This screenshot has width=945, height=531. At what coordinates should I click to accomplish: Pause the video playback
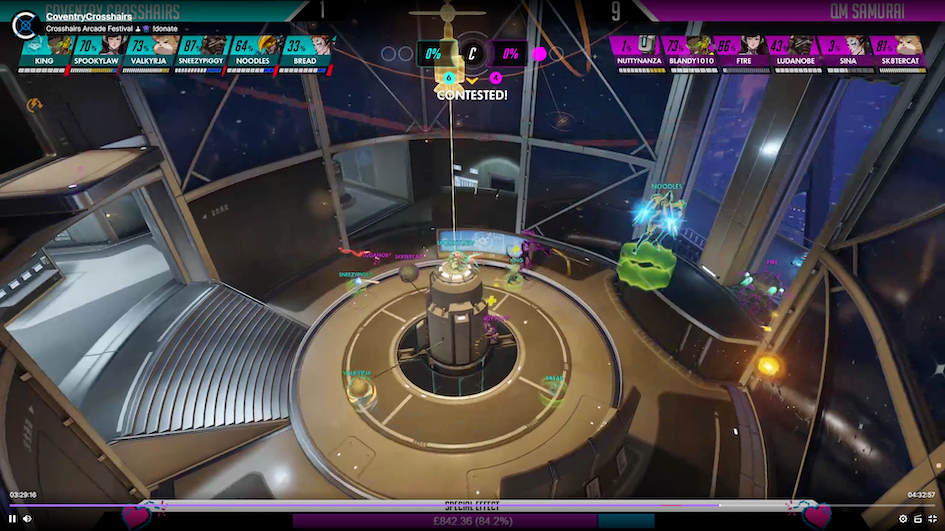[13, 518]
